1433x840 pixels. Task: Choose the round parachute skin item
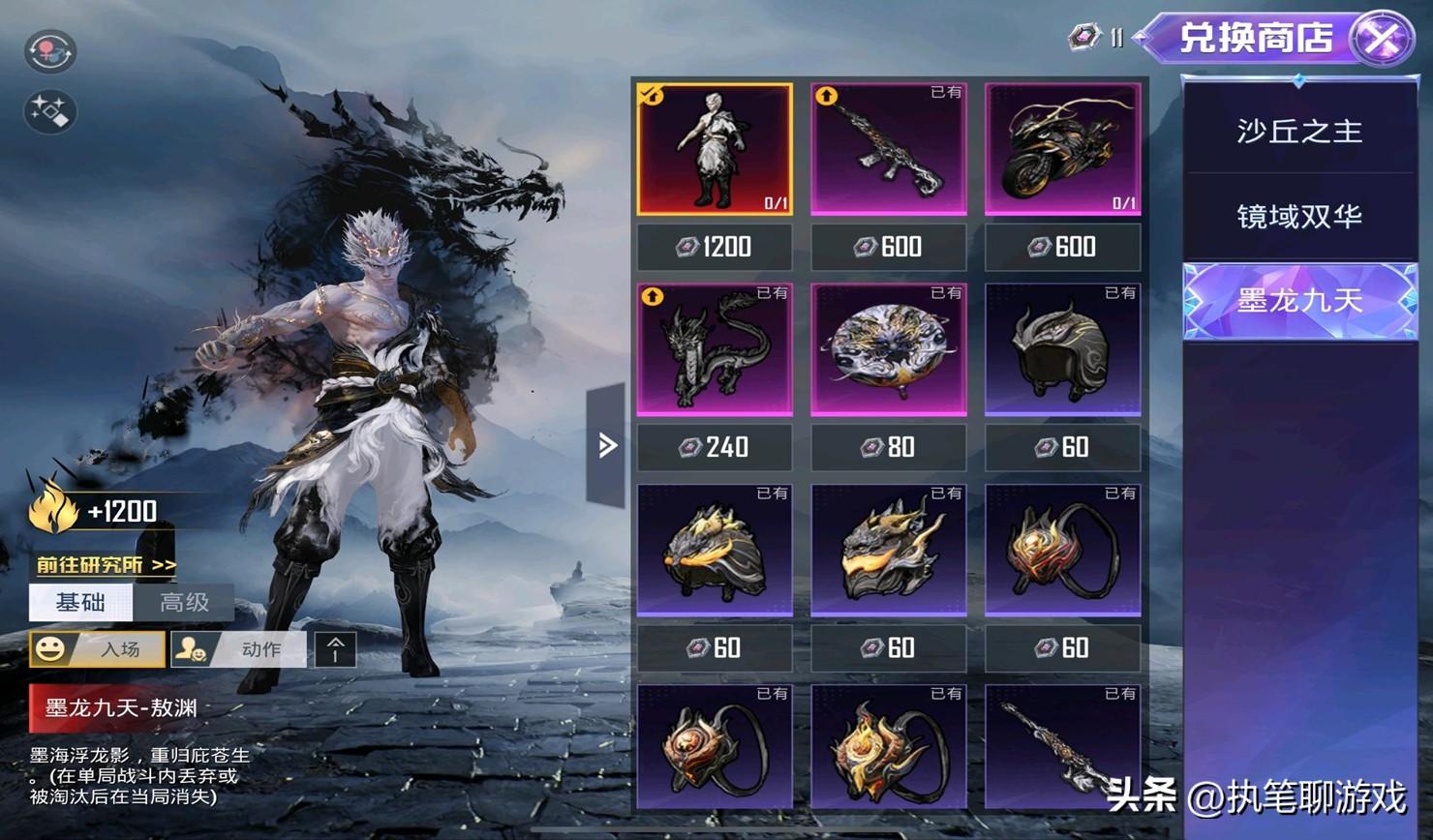[888, 349]
